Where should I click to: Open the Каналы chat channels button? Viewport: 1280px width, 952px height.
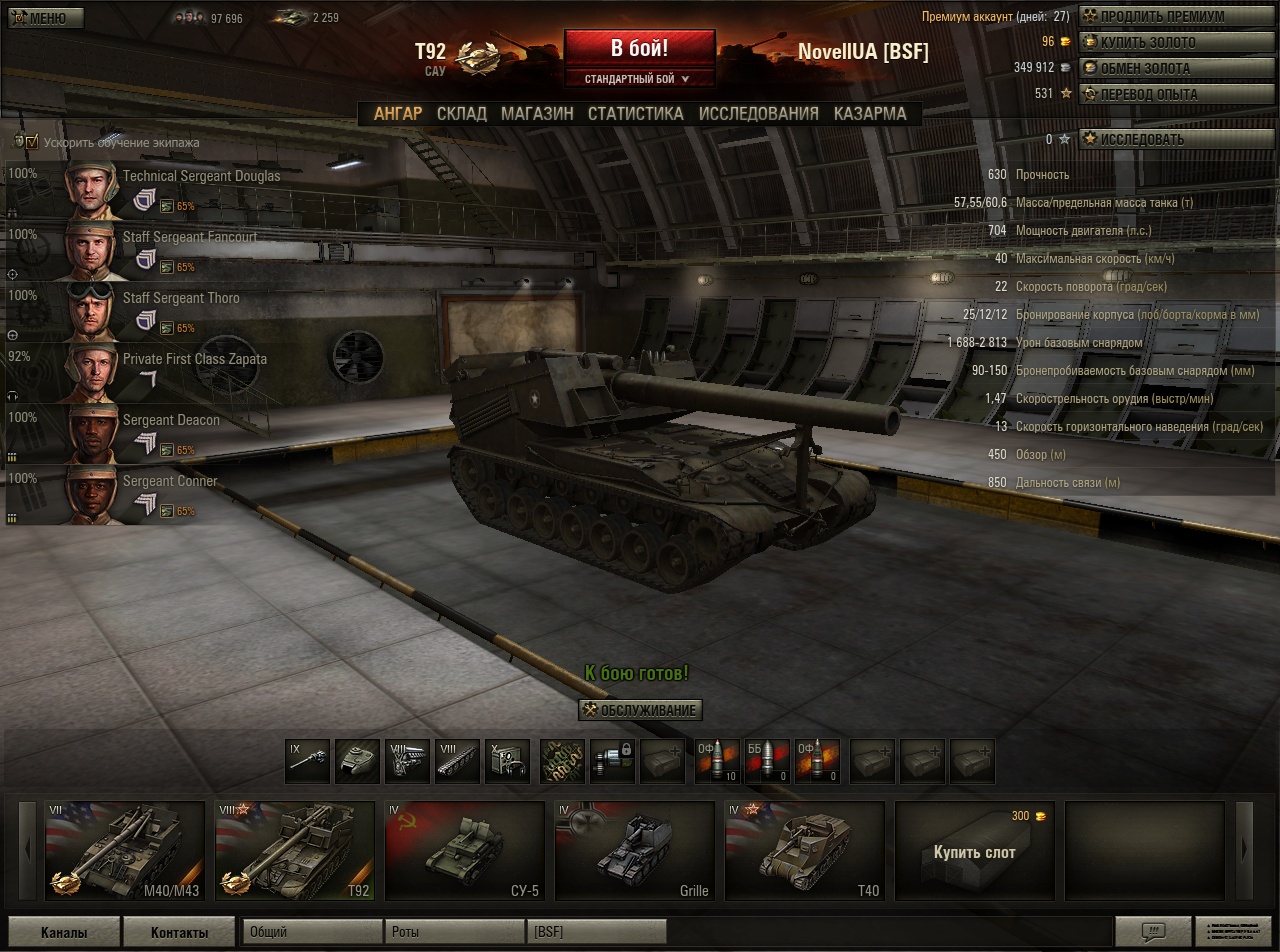64,933
